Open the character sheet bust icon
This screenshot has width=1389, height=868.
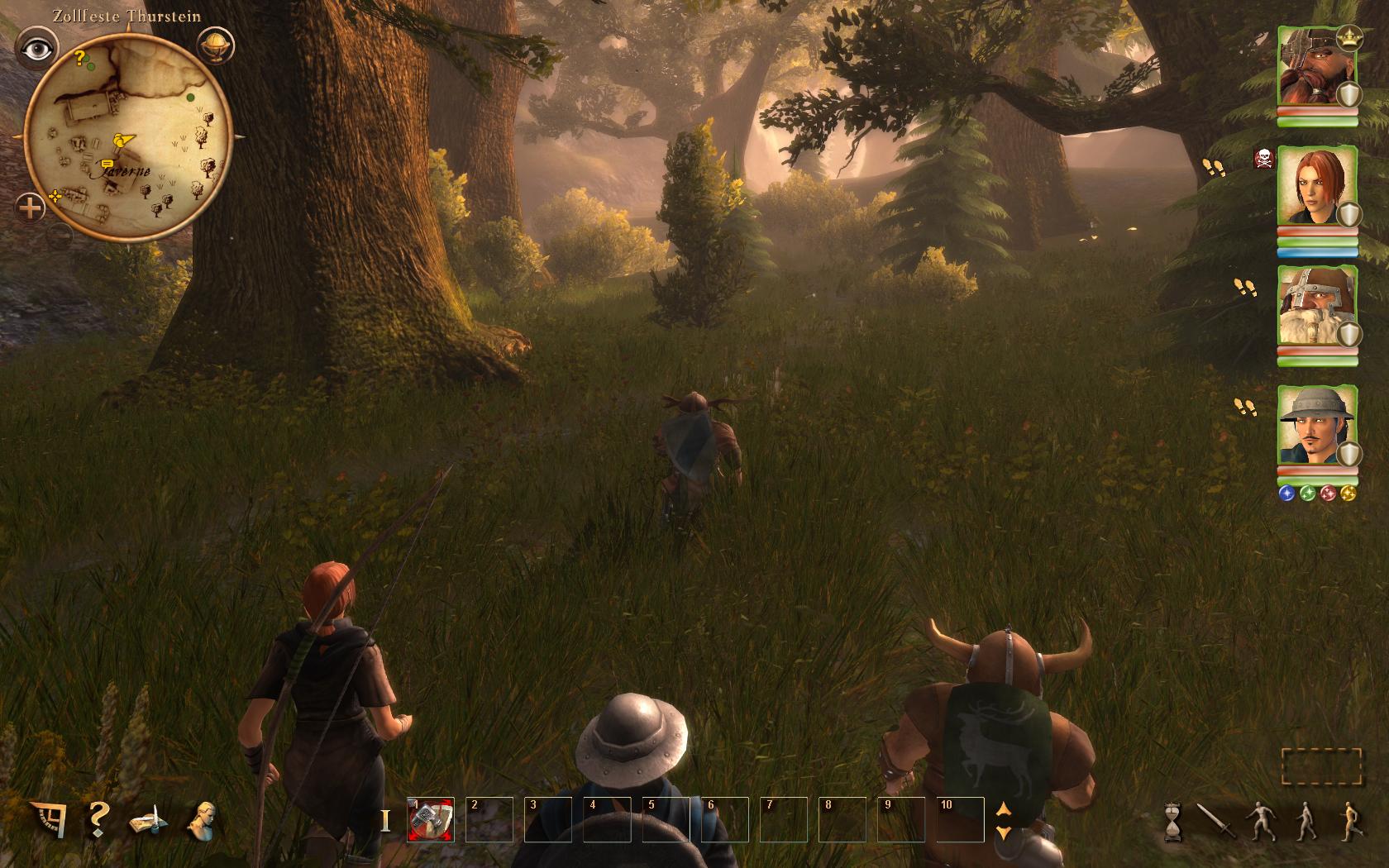click(201, 820)
